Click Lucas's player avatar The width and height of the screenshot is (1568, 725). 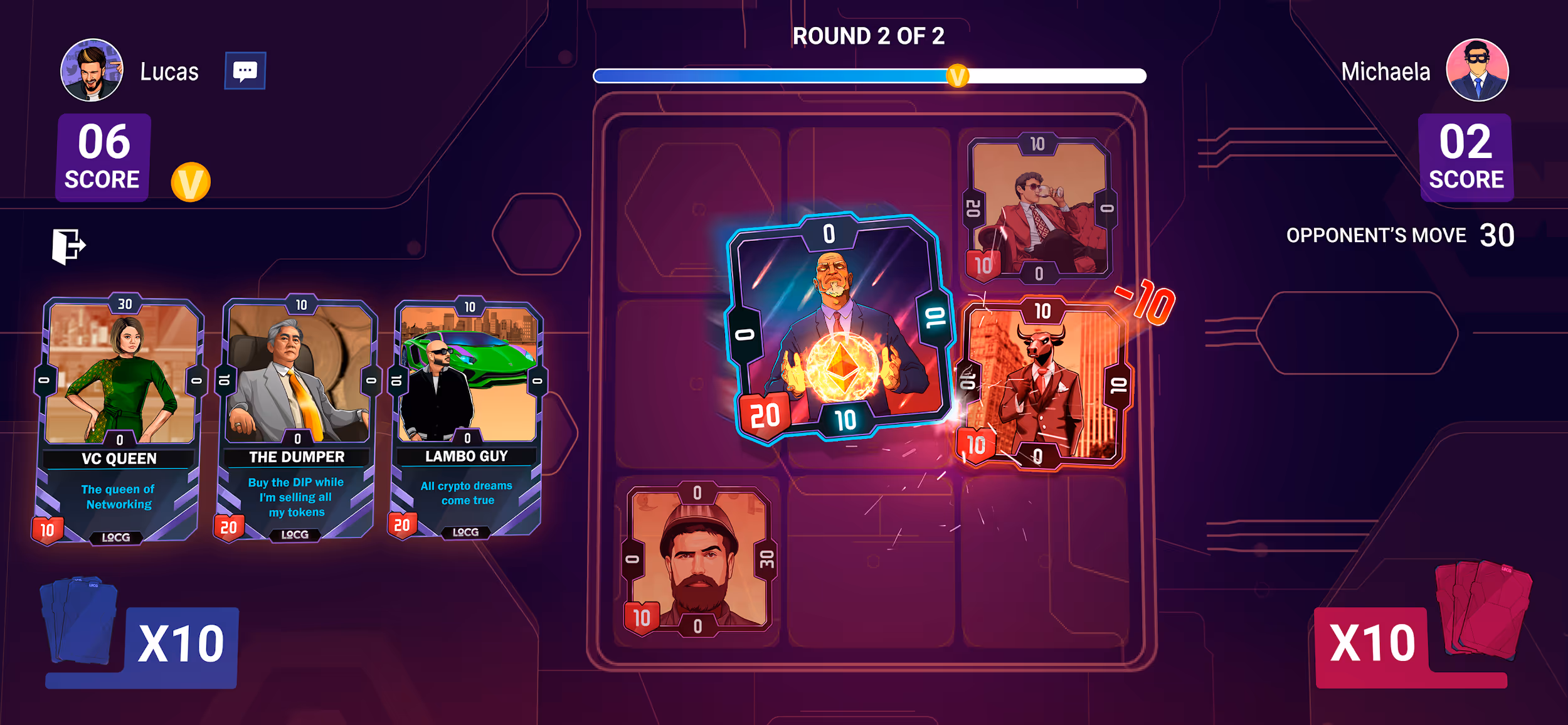click(92, 70)
